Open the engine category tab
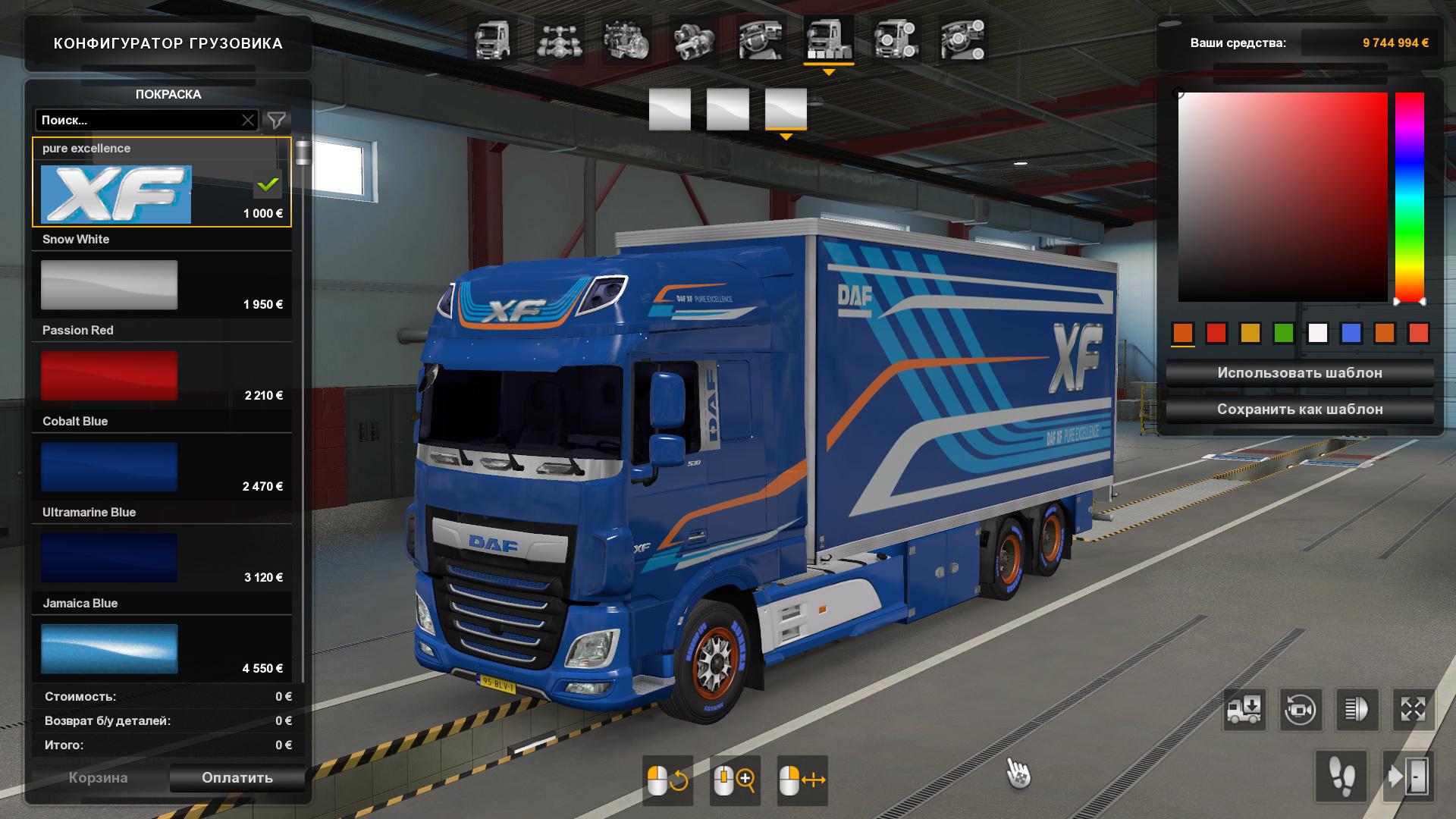1456x819 pixels. coord(626,39)
